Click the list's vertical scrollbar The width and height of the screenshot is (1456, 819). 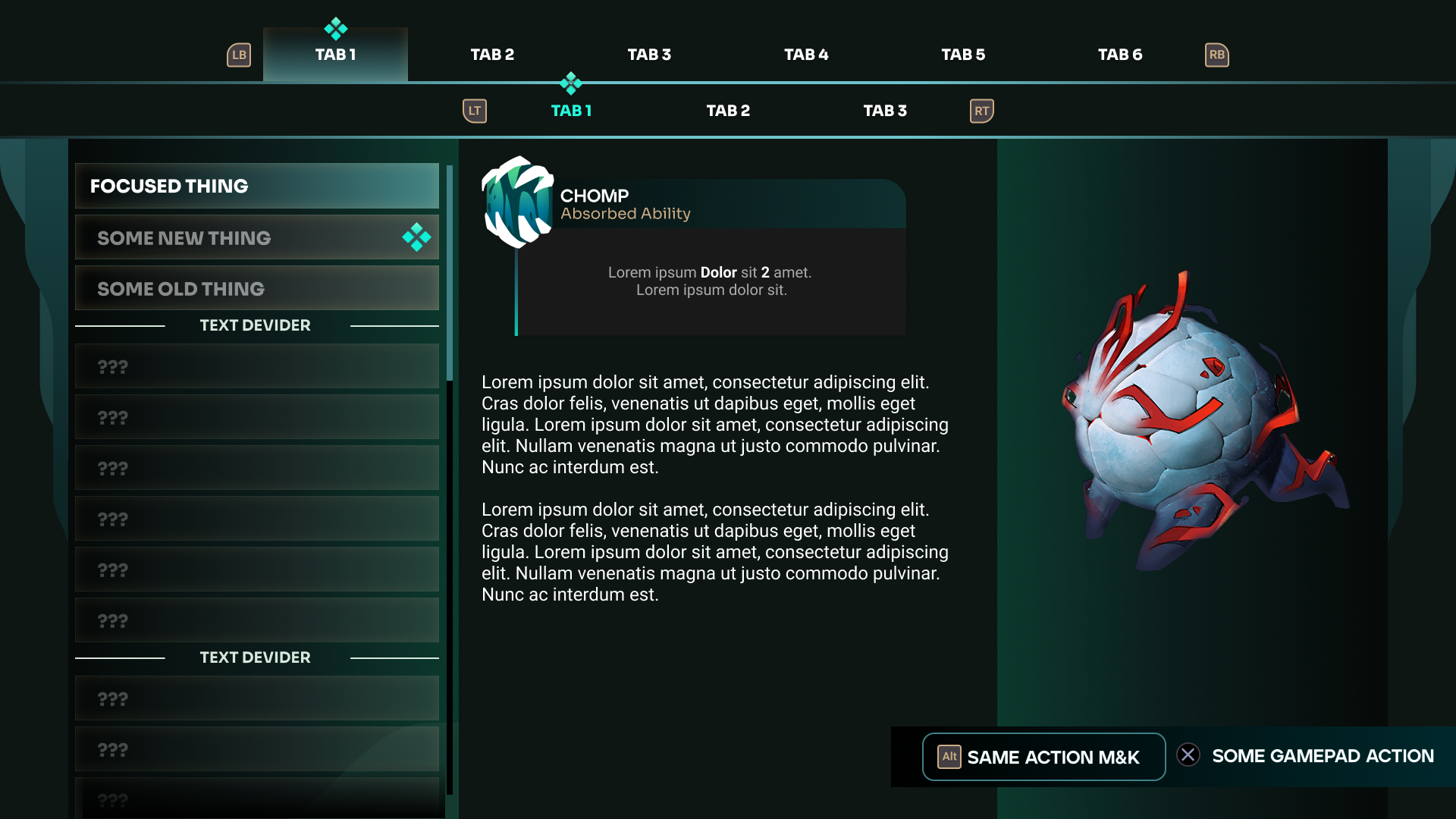(x=450, y=273)
